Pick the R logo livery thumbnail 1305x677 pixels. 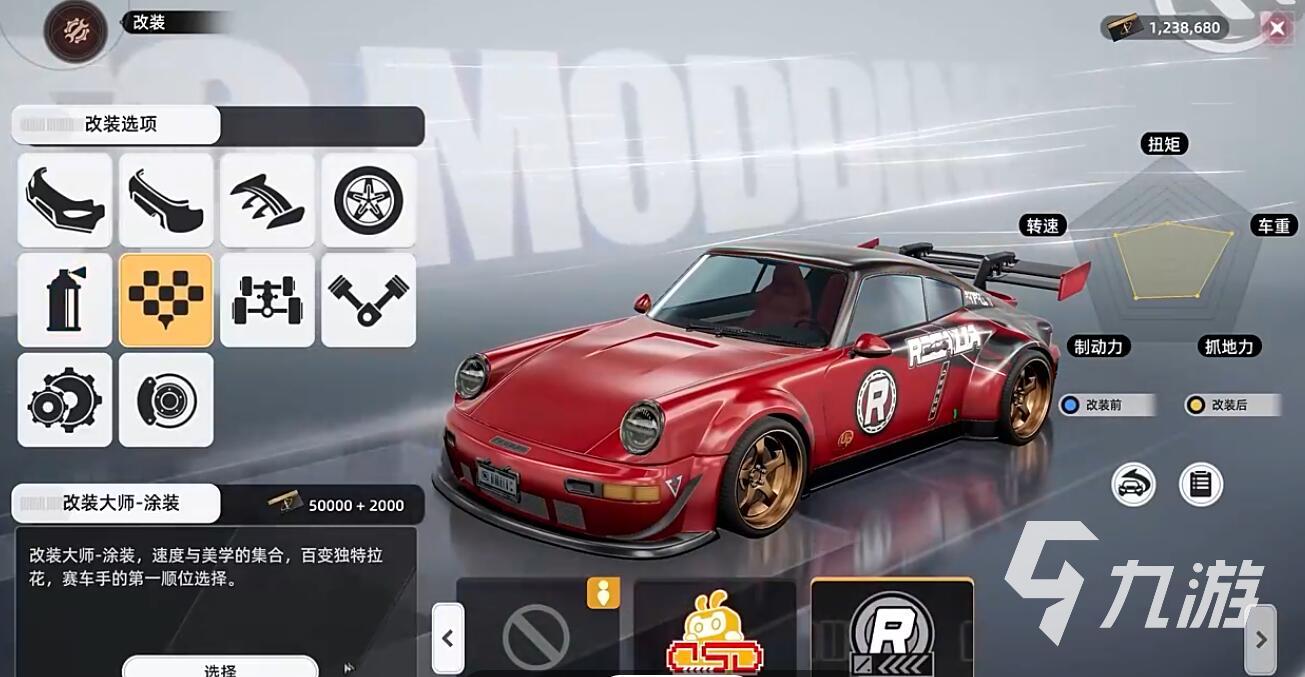pos(892,632)
